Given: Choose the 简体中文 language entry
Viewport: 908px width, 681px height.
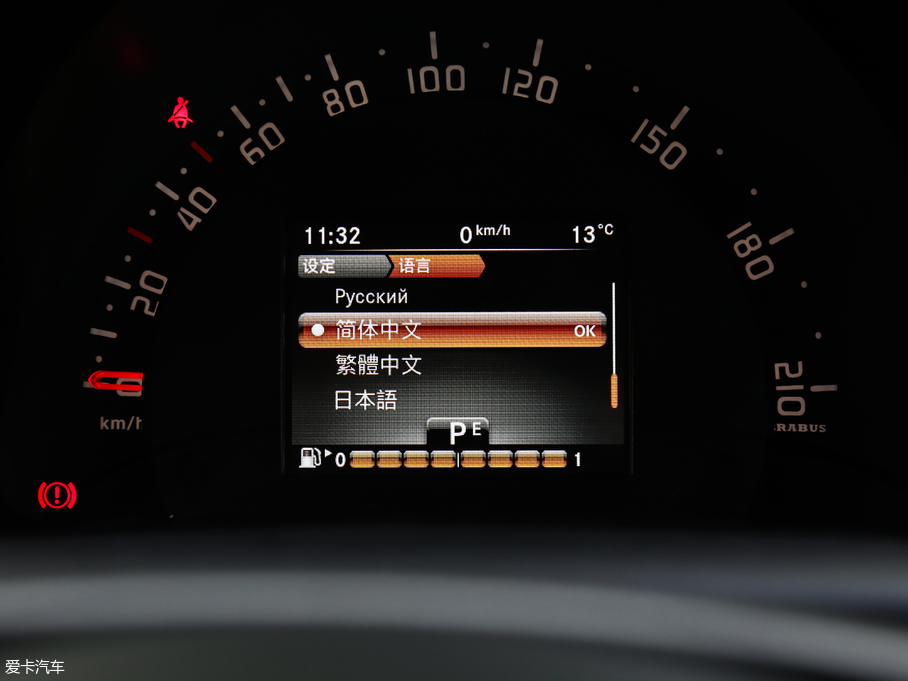Looking at the screenshot, I should tap(378, 331).
